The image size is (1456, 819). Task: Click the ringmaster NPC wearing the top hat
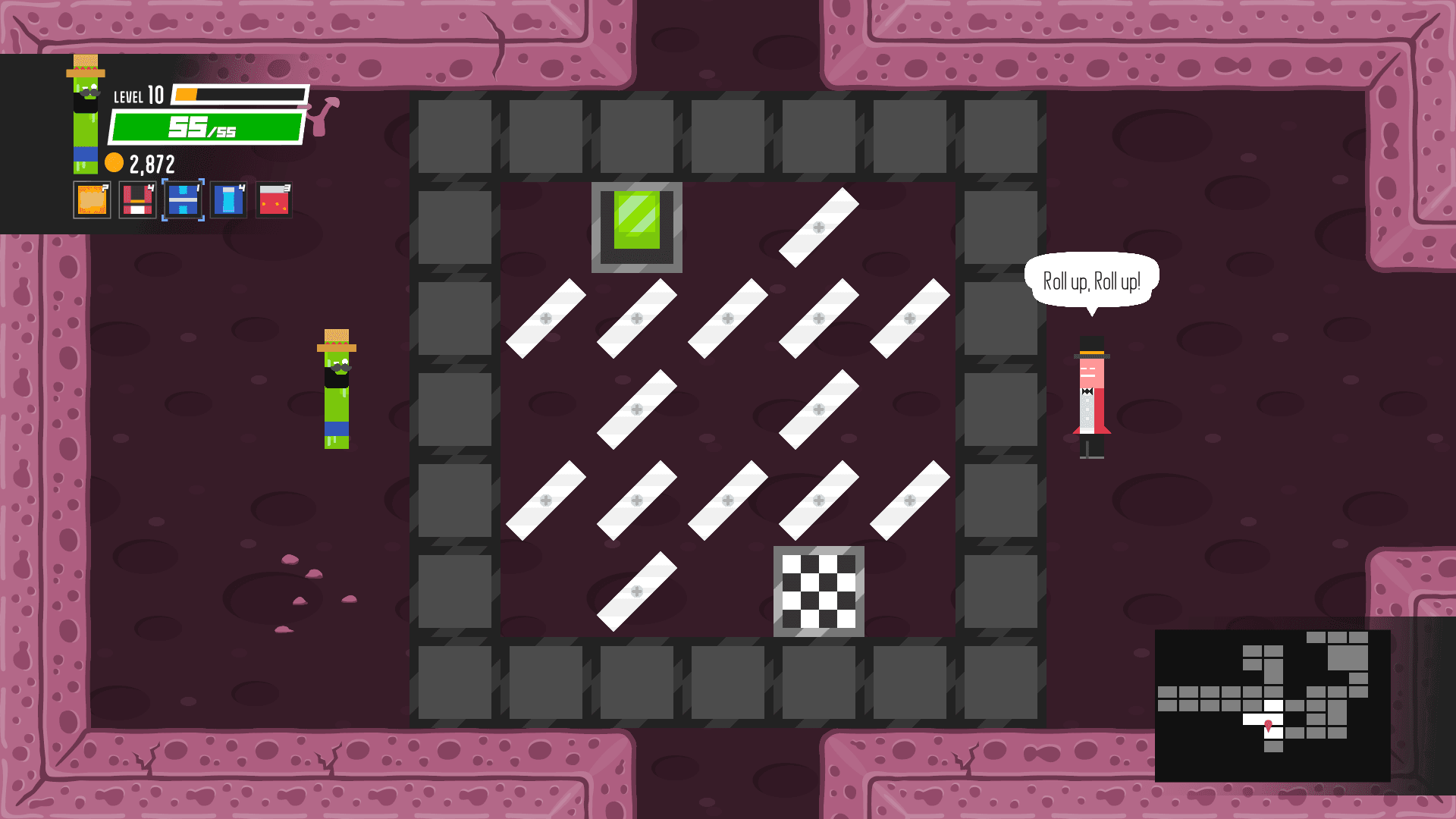pyautogui.click(x=1092, y=394)
